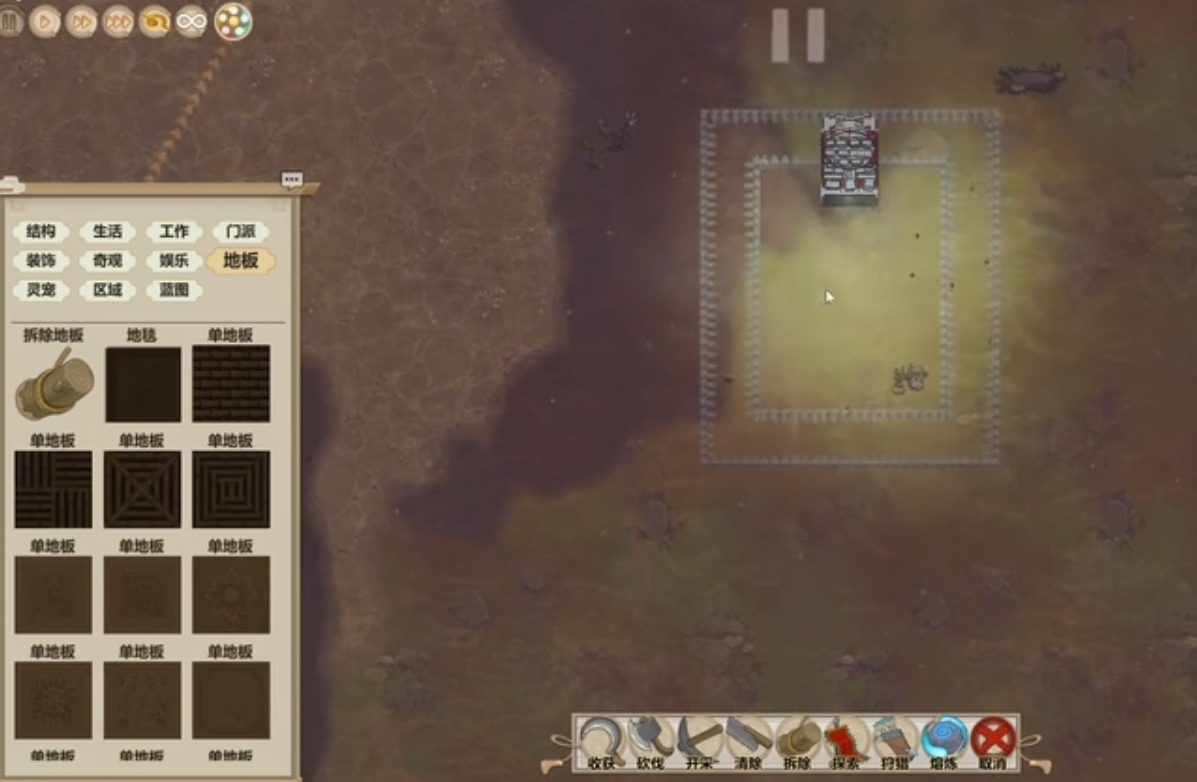Activate the 拆除 demolish mallet in toolbar
The width and height of the screenshot is (1197, 782).
click(798, 741)
